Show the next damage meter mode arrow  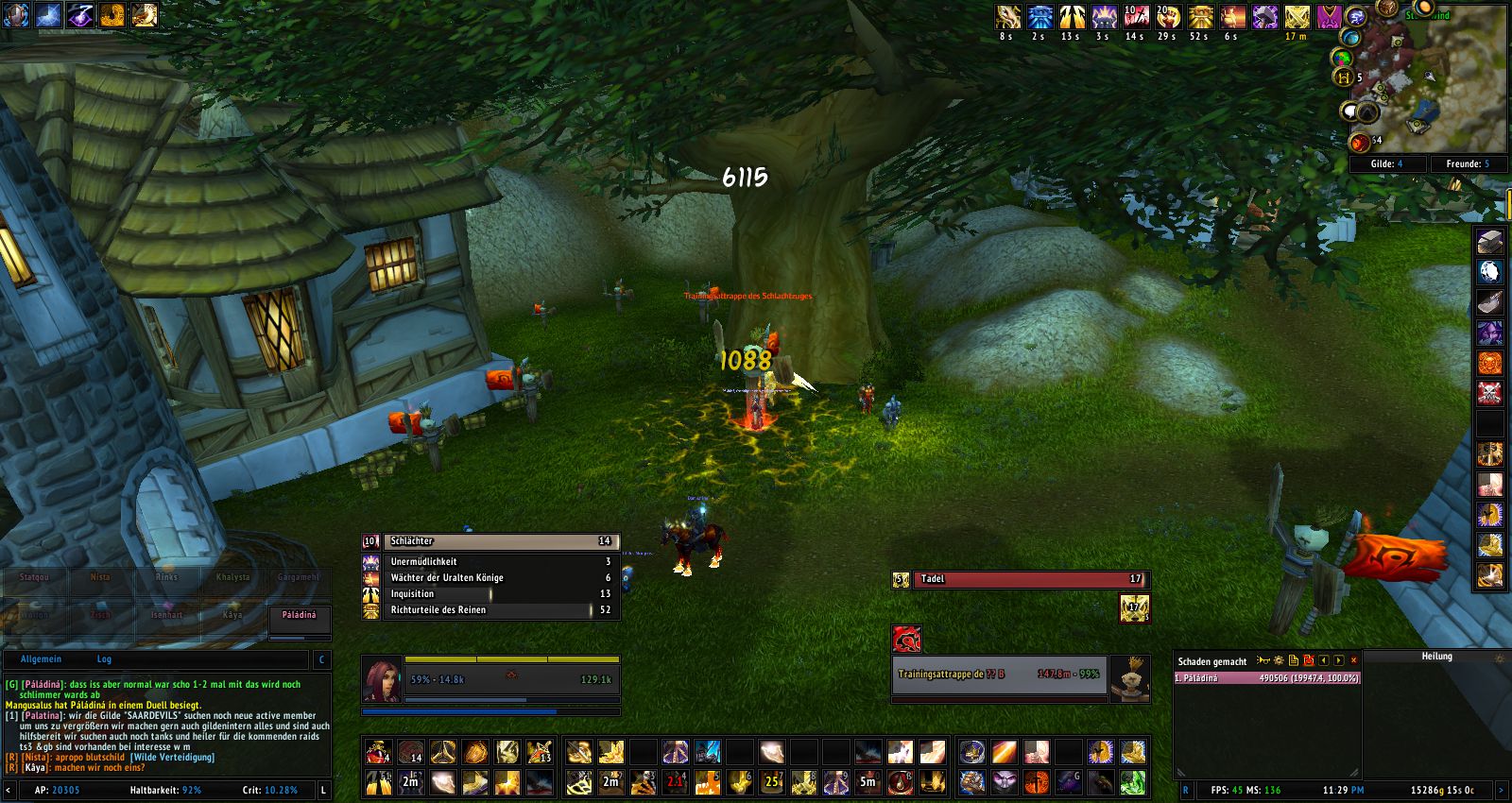click(1338, 660)
